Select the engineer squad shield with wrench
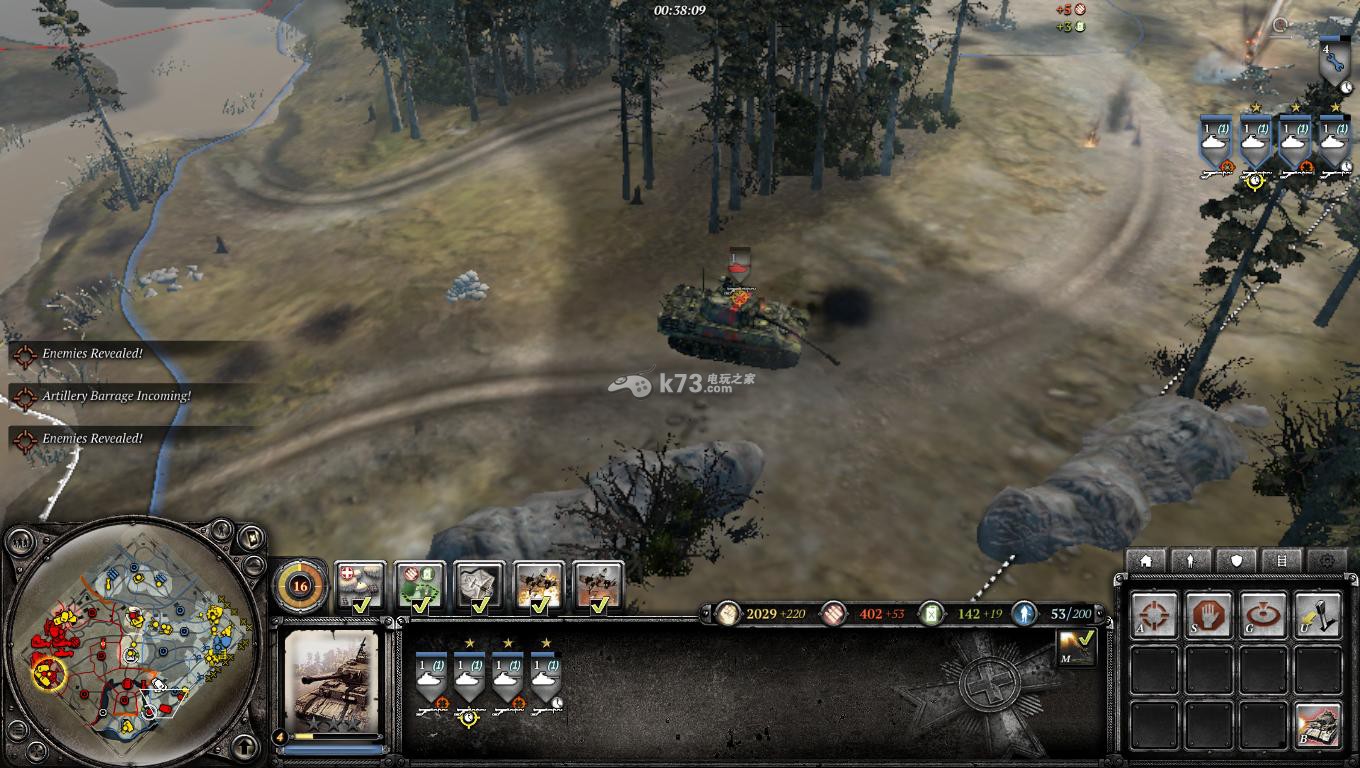1360x768 pixels. point(1332,60)
